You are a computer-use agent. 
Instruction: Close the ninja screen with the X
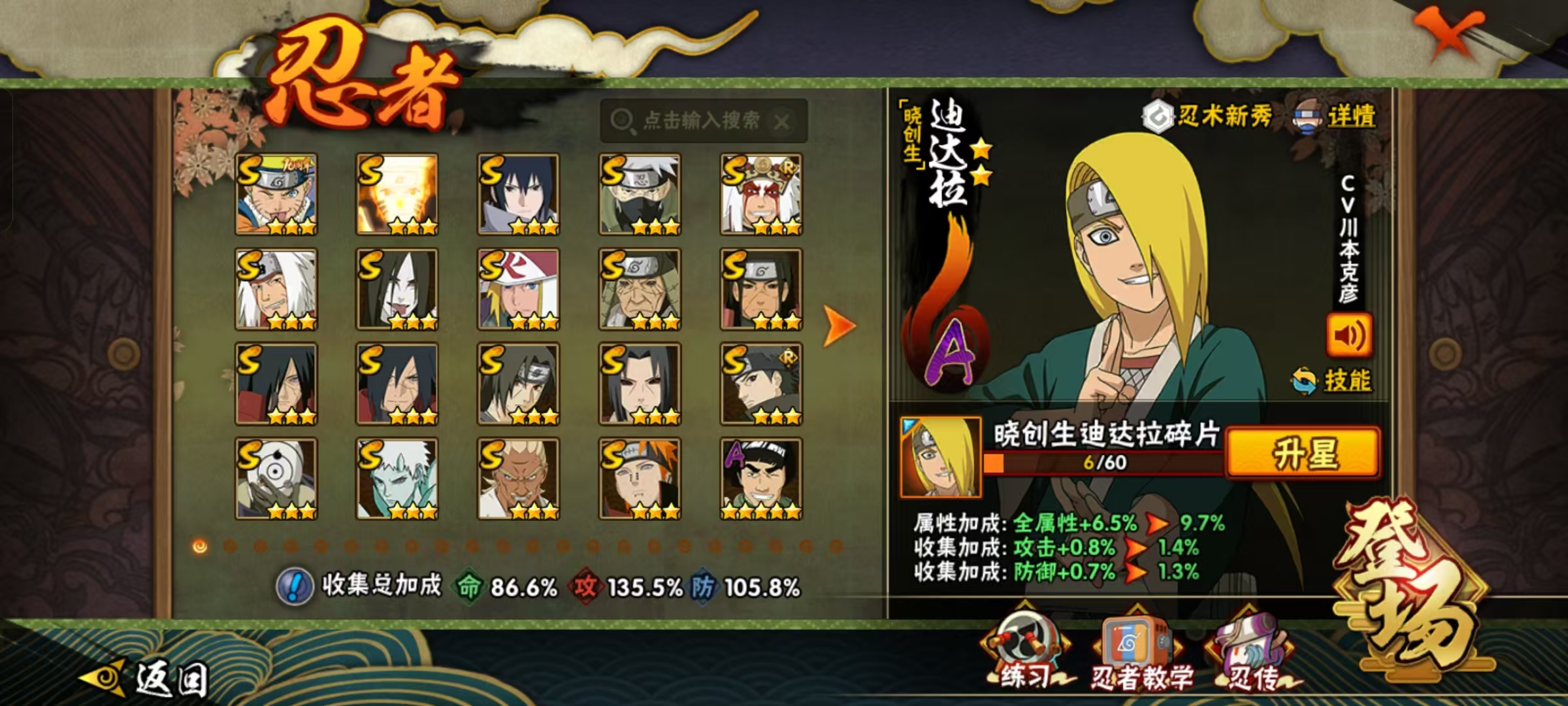point(1448,33)
